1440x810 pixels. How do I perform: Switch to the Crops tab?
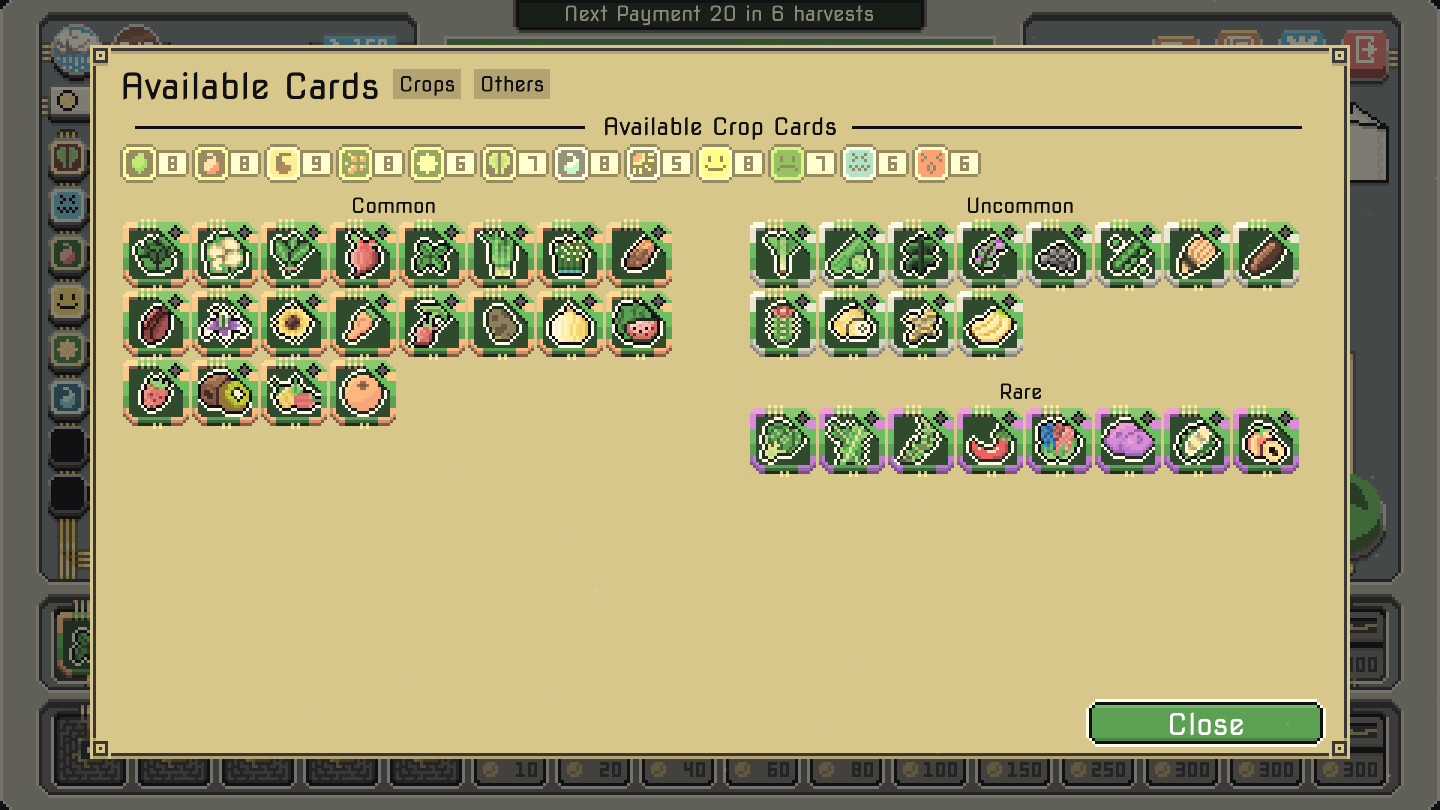(426, 84)
